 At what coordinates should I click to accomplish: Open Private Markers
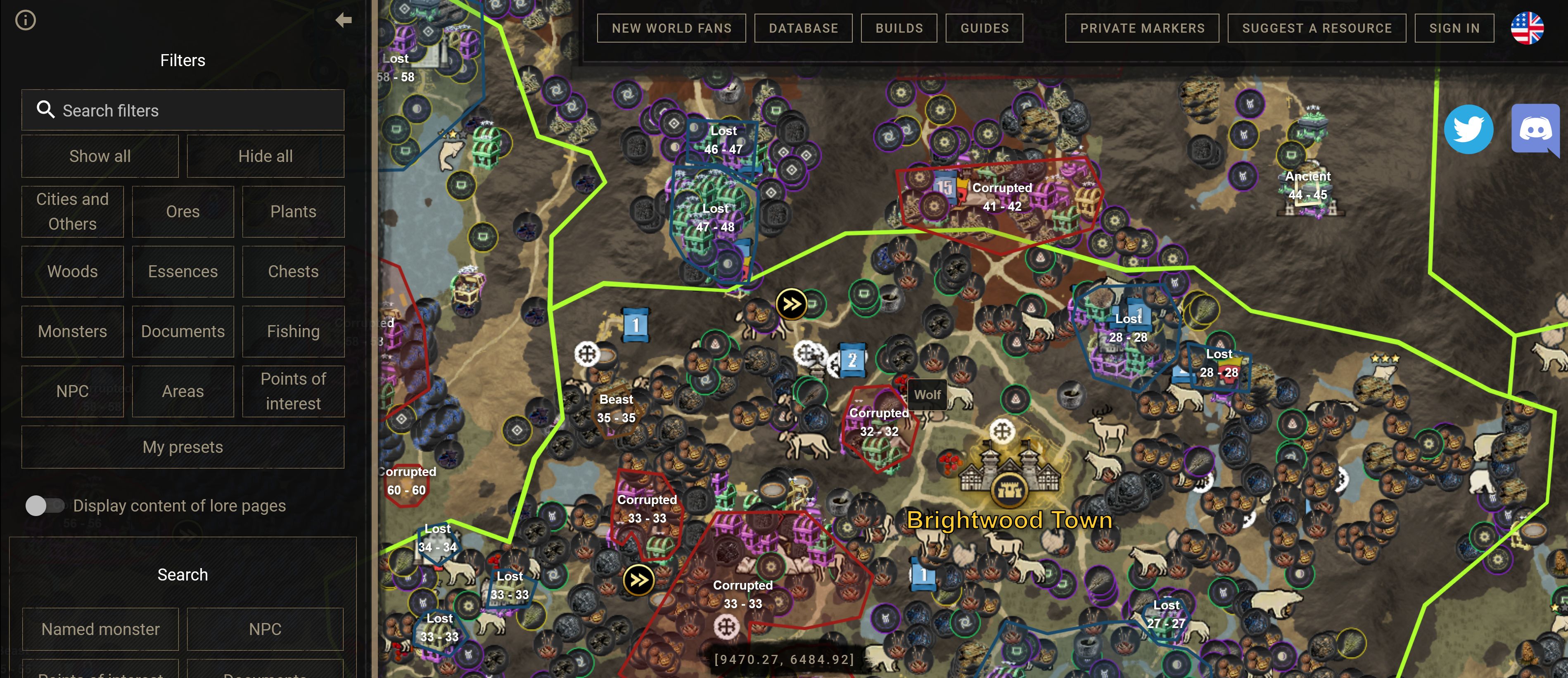[1142, 29]
